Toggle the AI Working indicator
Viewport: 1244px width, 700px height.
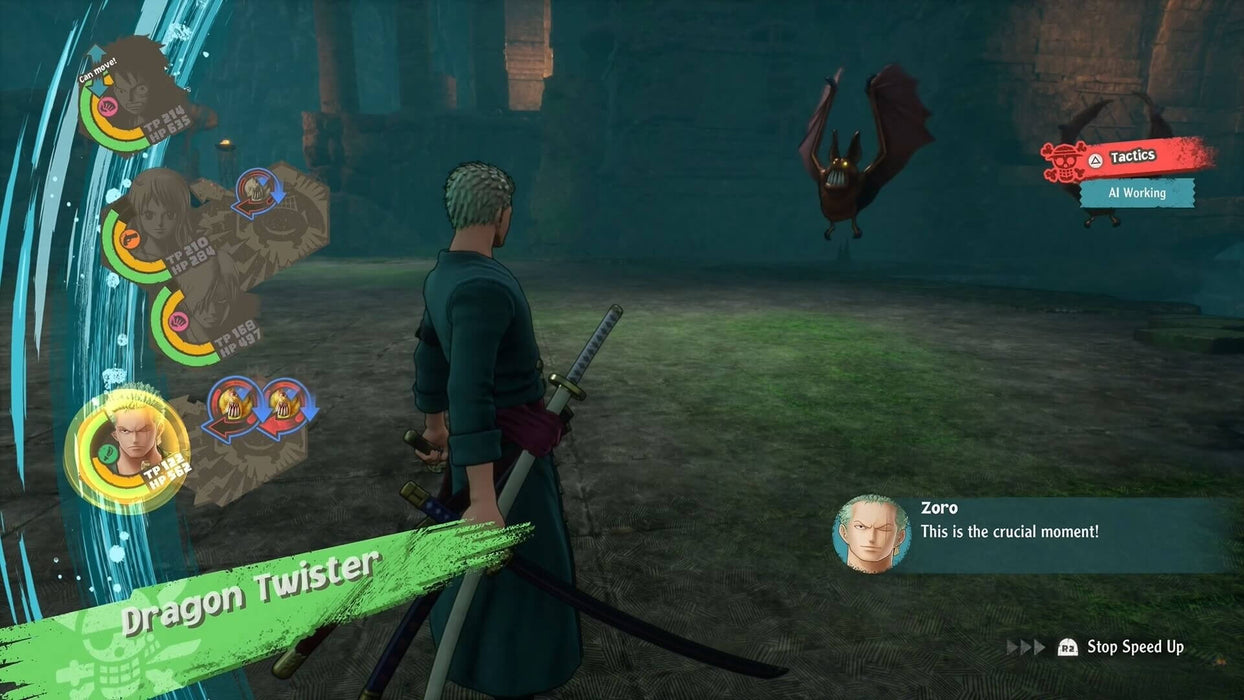coord(1137,193)
